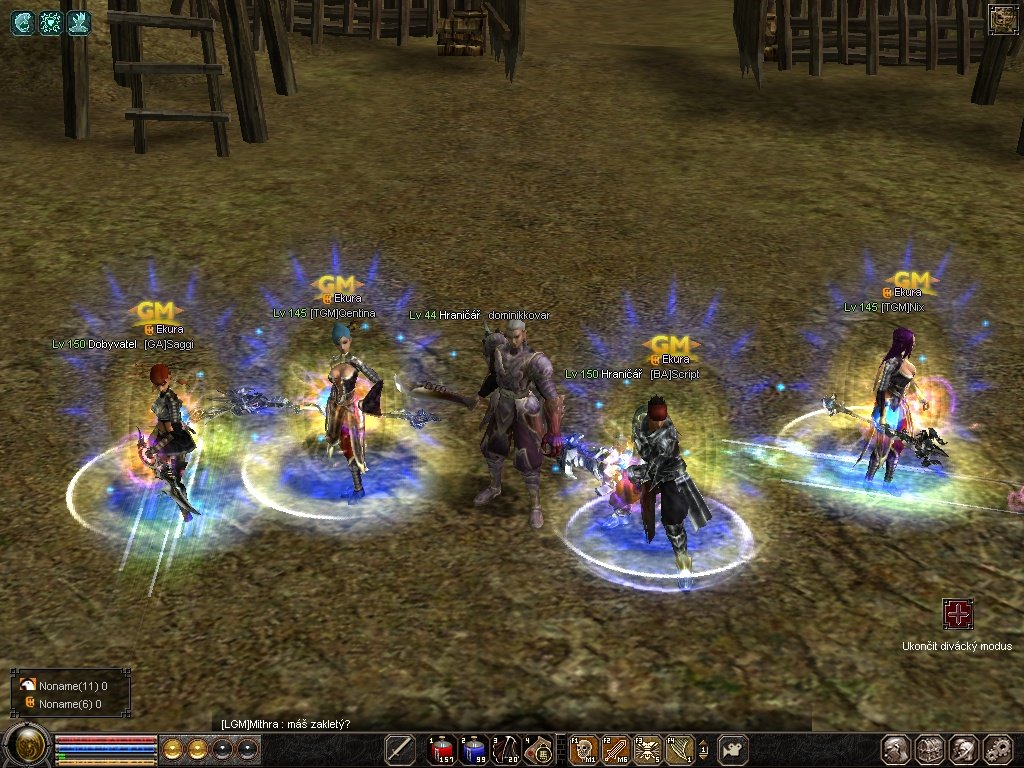Activate the feather skill on F4
Screen dimensions: 1024x768
pos(679,748)
